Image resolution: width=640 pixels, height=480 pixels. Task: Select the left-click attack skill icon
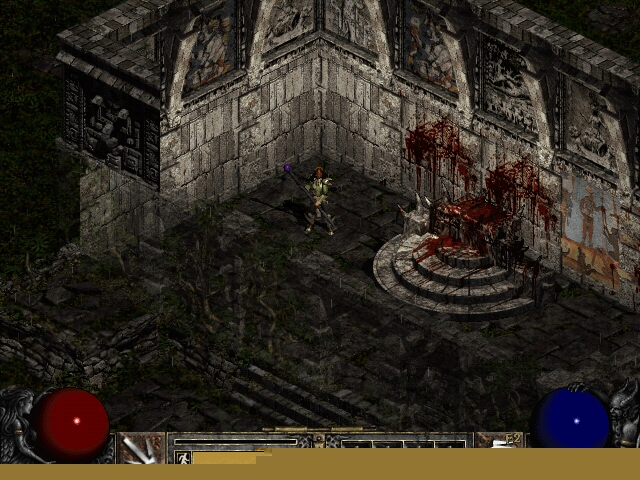pyautogui.click(x=141, y=448)
